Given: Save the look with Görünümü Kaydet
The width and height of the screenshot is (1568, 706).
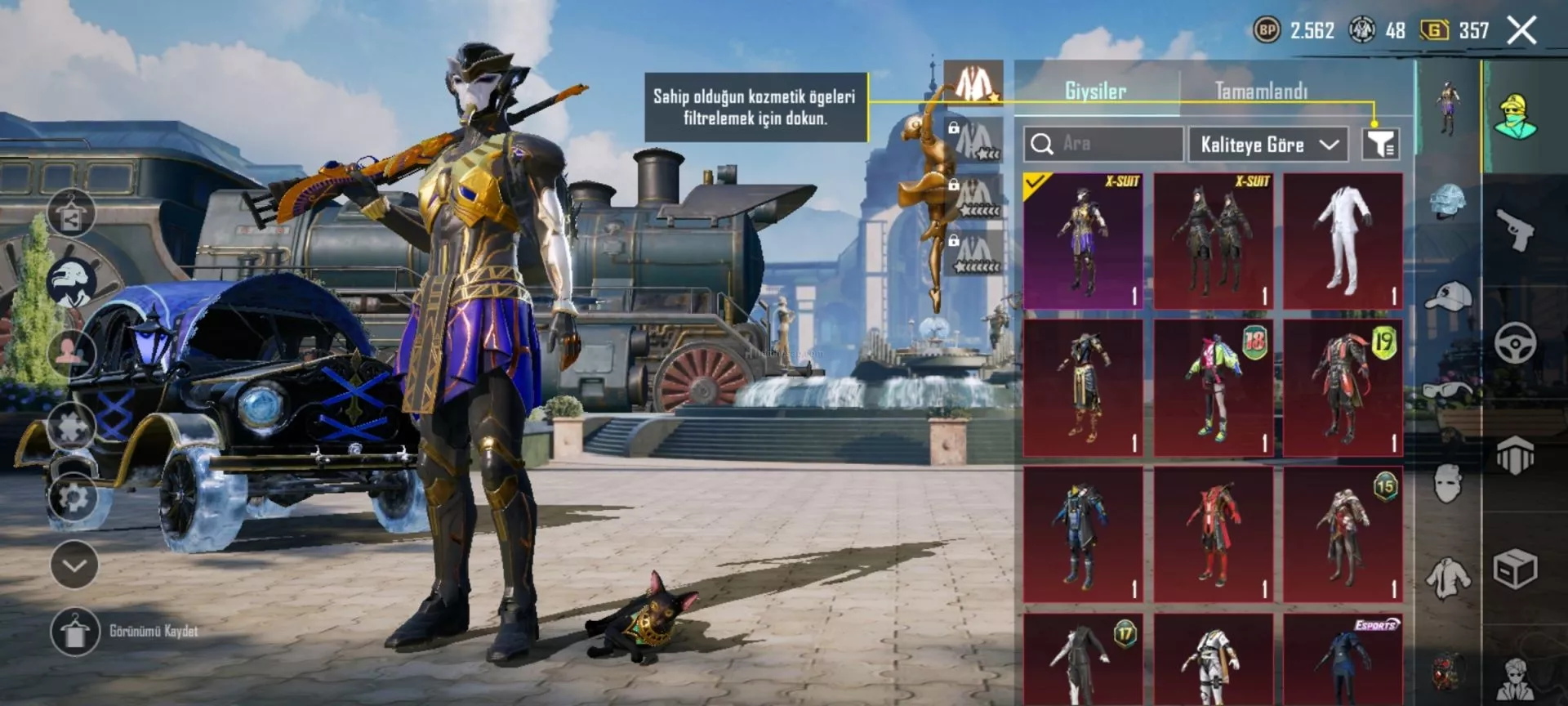Looking at the screenshot, I should (x=74, y=632).
